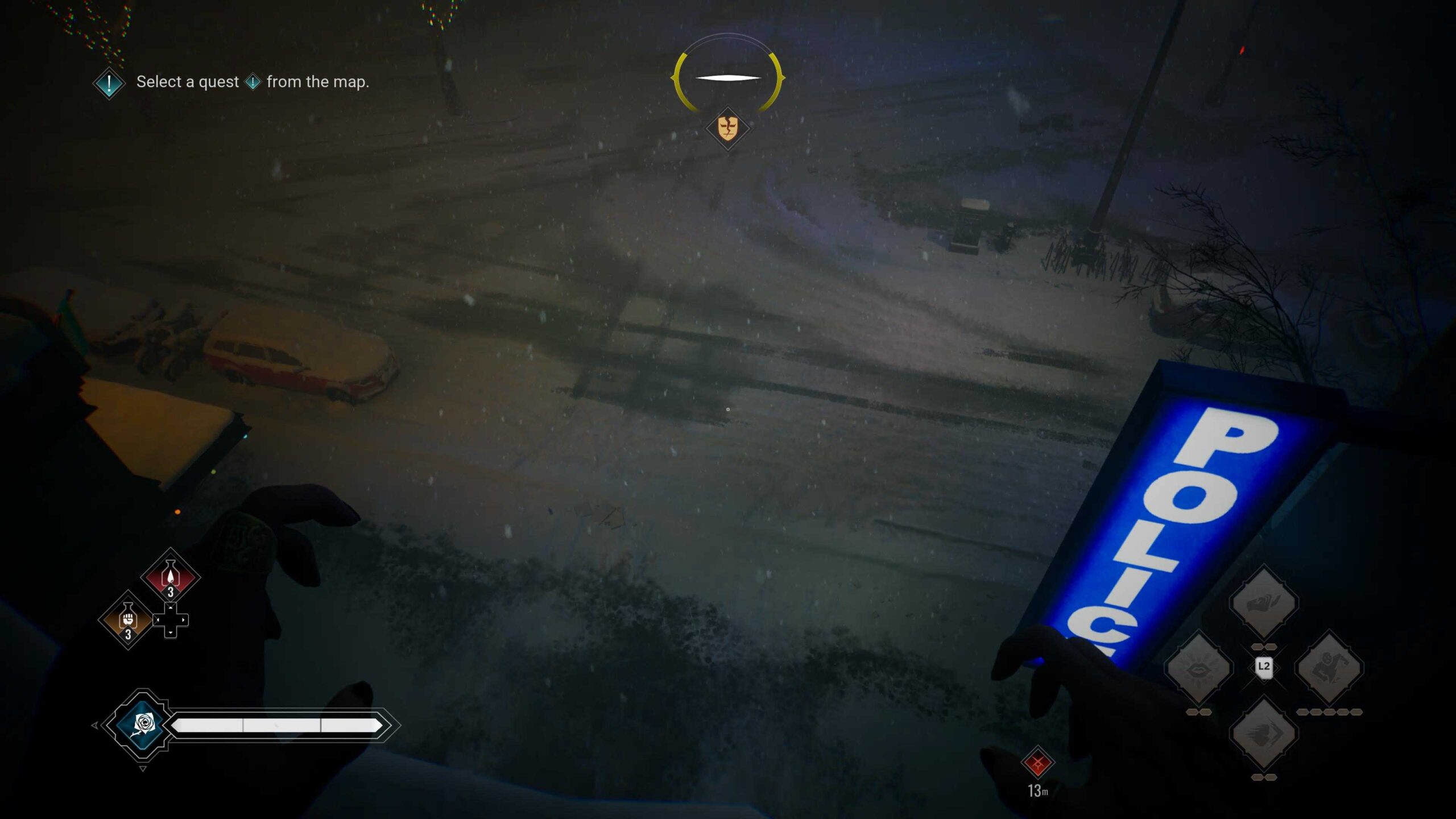Select the cracked mask icon under the eye

tap(727, 128)
